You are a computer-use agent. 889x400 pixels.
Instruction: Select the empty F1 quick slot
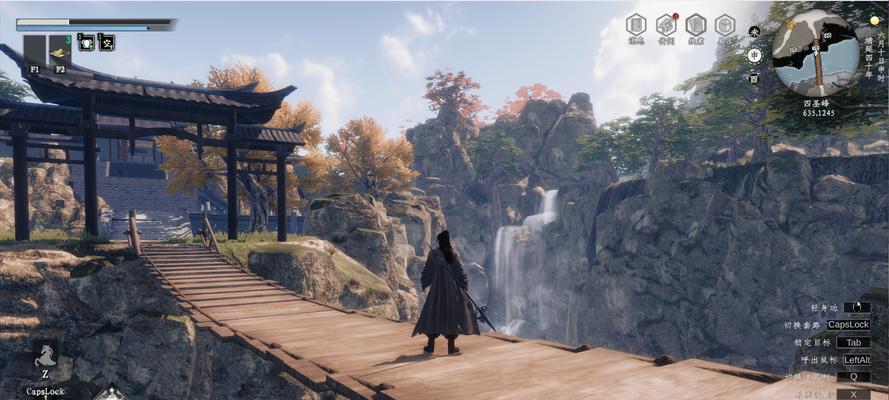(x=34, y=50)
